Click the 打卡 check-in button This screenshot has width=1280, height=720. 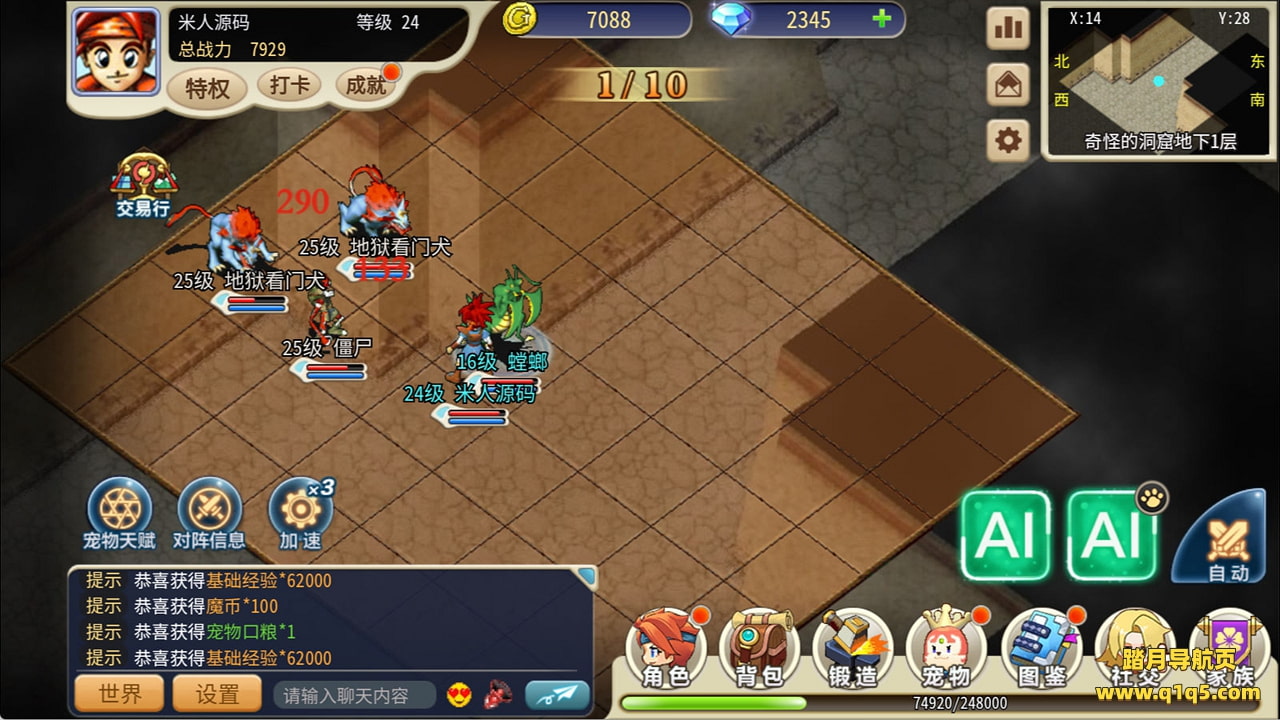[289, 85]
